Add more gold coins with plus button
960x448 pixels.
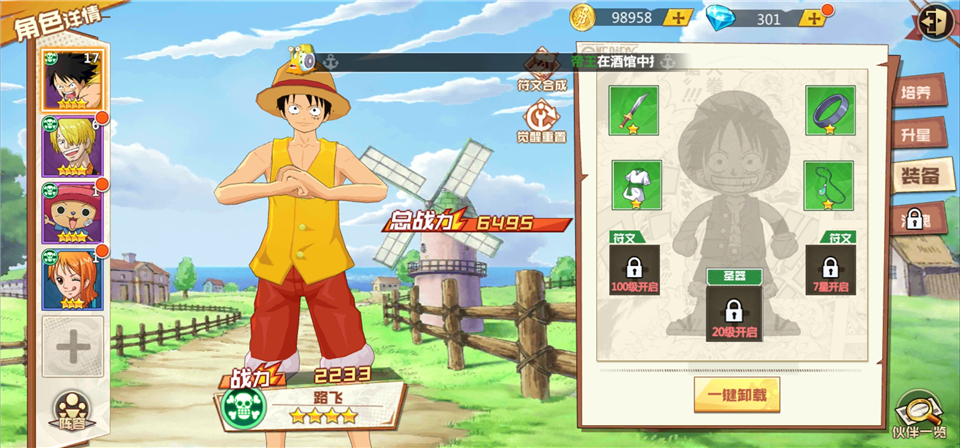coord(679,18)
